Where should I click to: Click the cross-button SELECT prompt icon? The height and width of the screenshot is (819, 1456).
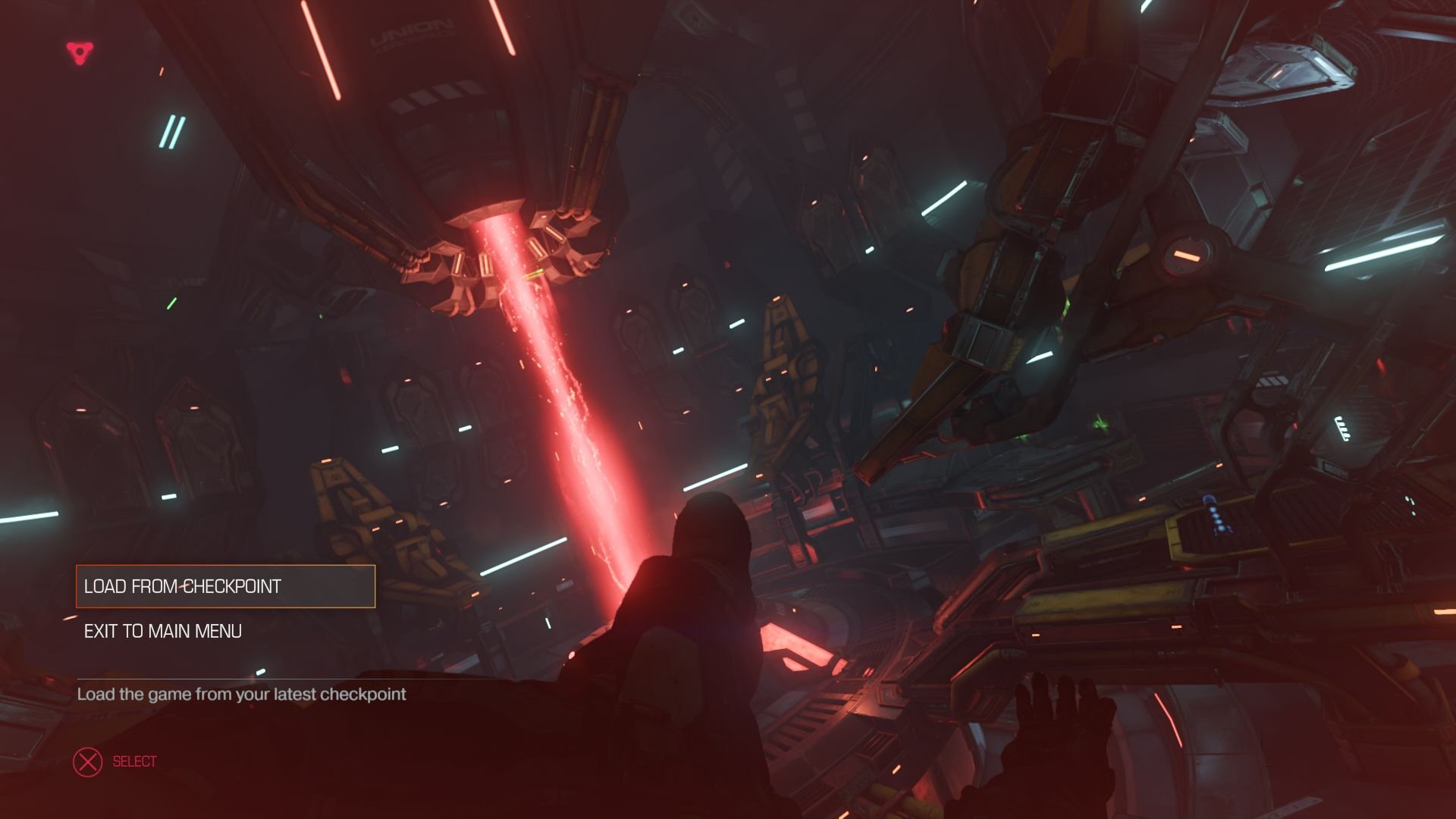point(89,761)
